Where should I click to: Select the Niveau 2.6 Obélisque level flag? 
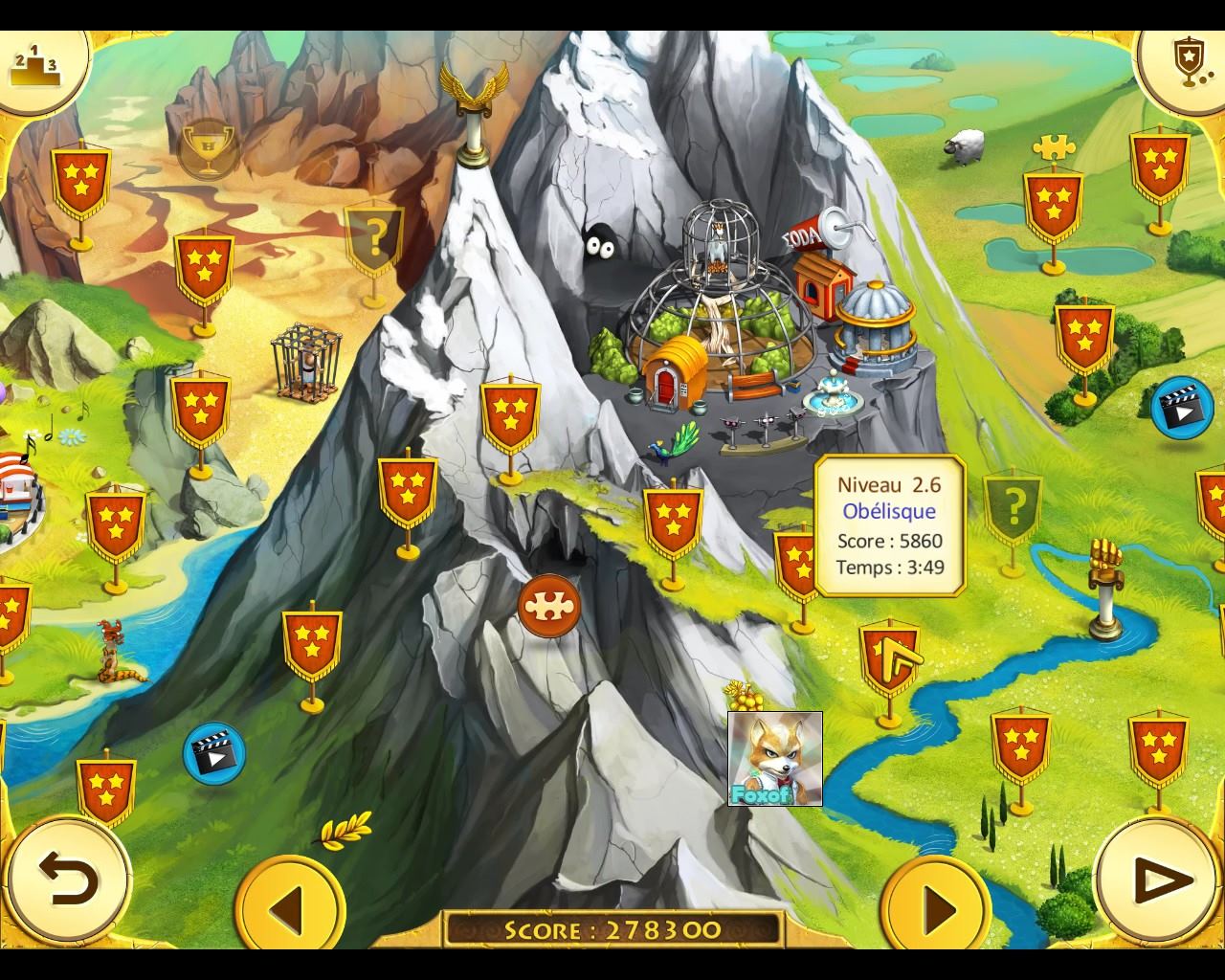pos(889,657)
